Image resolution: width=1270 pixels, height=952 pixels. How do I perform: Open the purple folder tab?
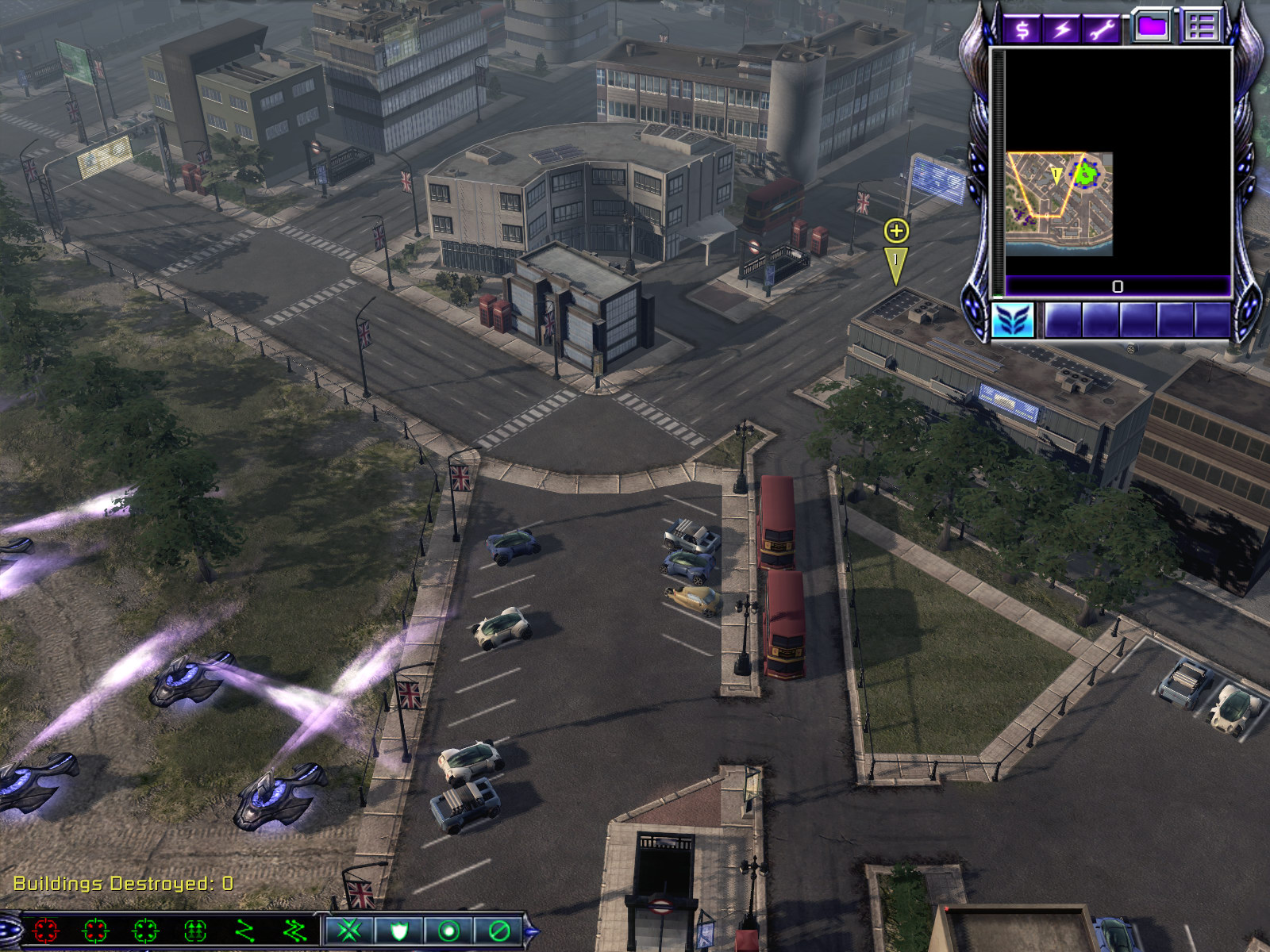point(1153,26)
